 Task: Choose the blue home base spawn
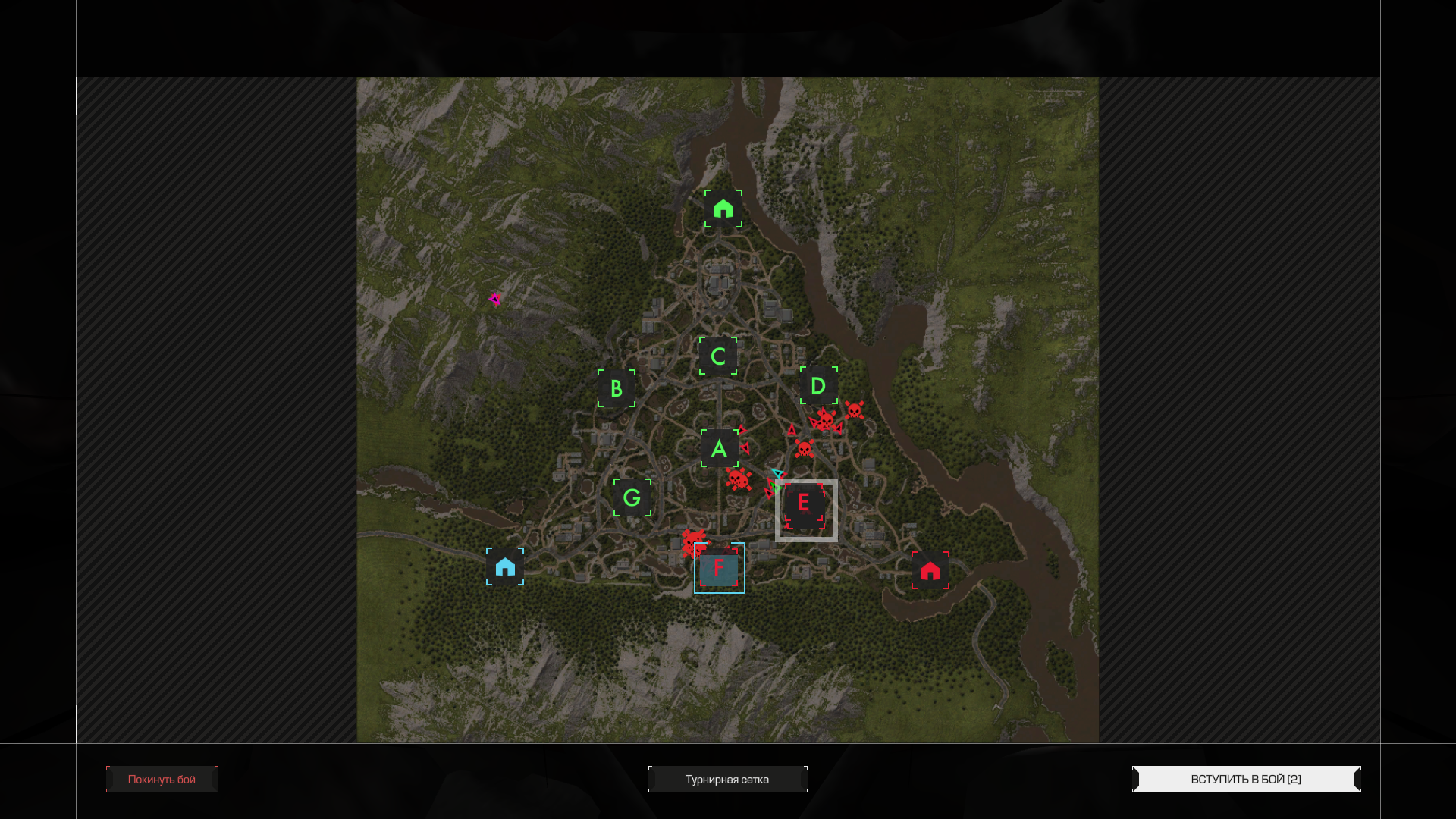(x=505, y=567)
